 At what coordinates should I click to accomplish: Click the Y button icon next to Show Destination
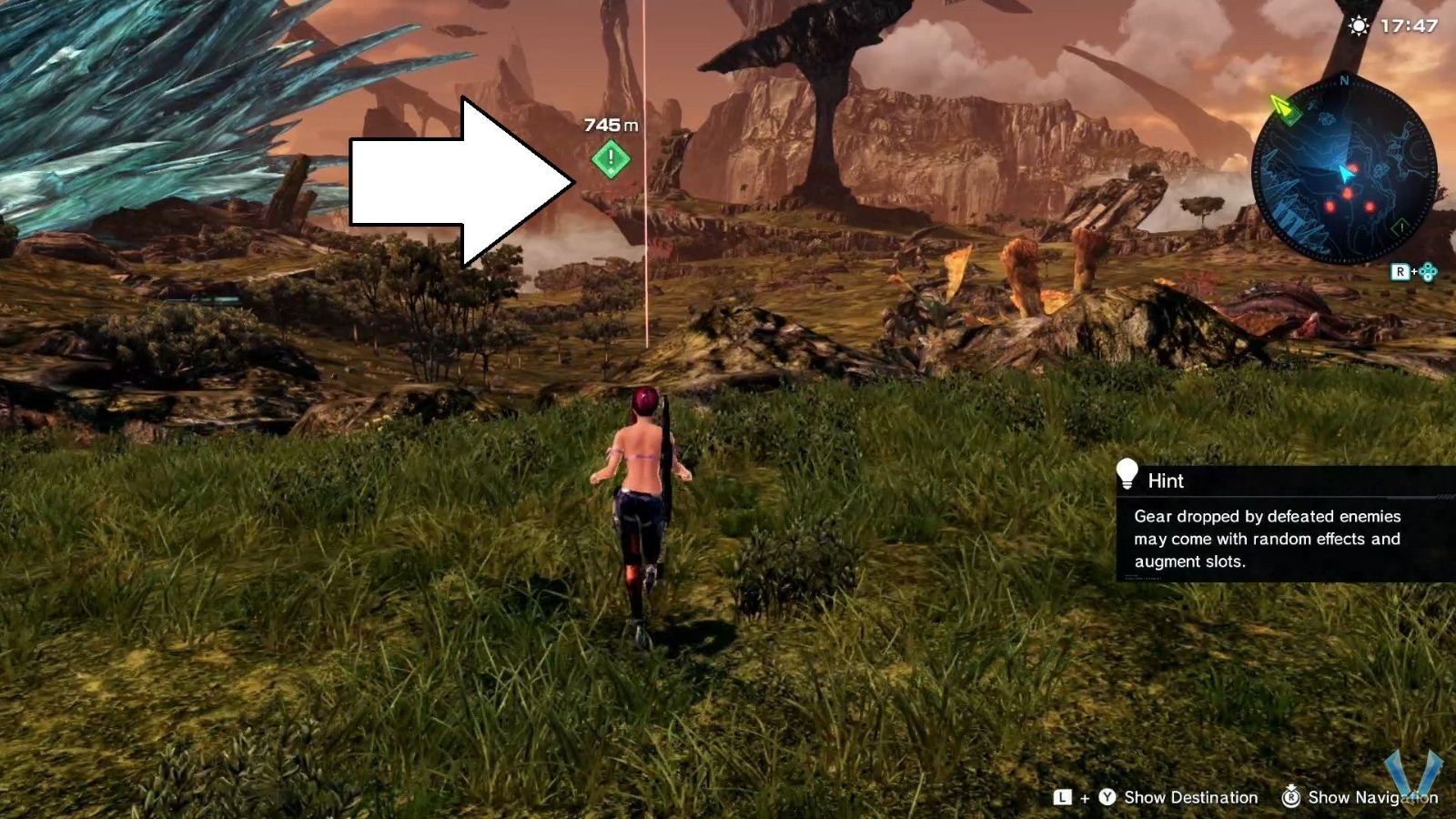tap(1107, 797)
